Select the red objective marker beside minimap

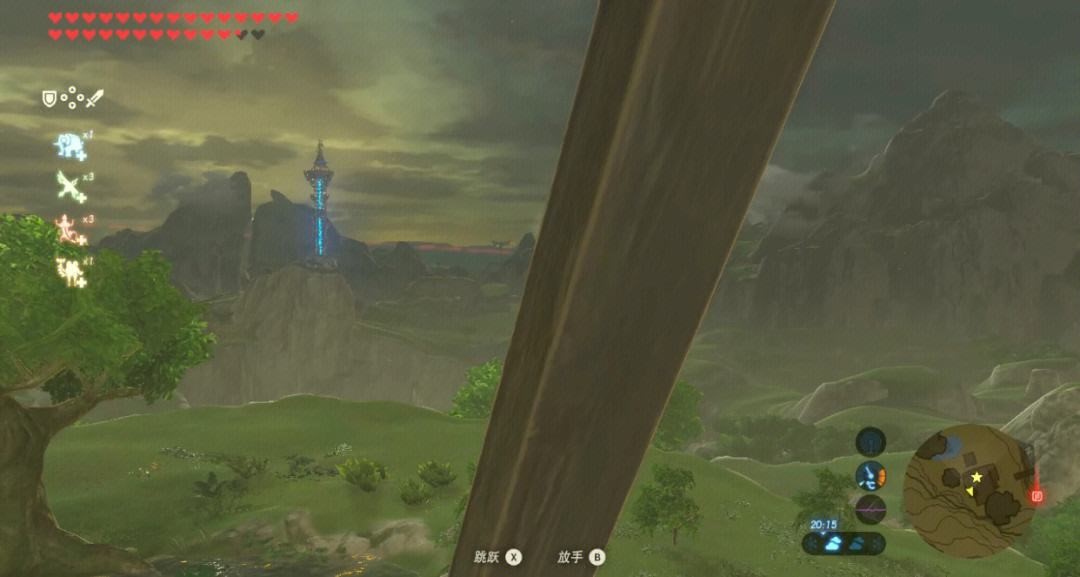coord(1037,495)
